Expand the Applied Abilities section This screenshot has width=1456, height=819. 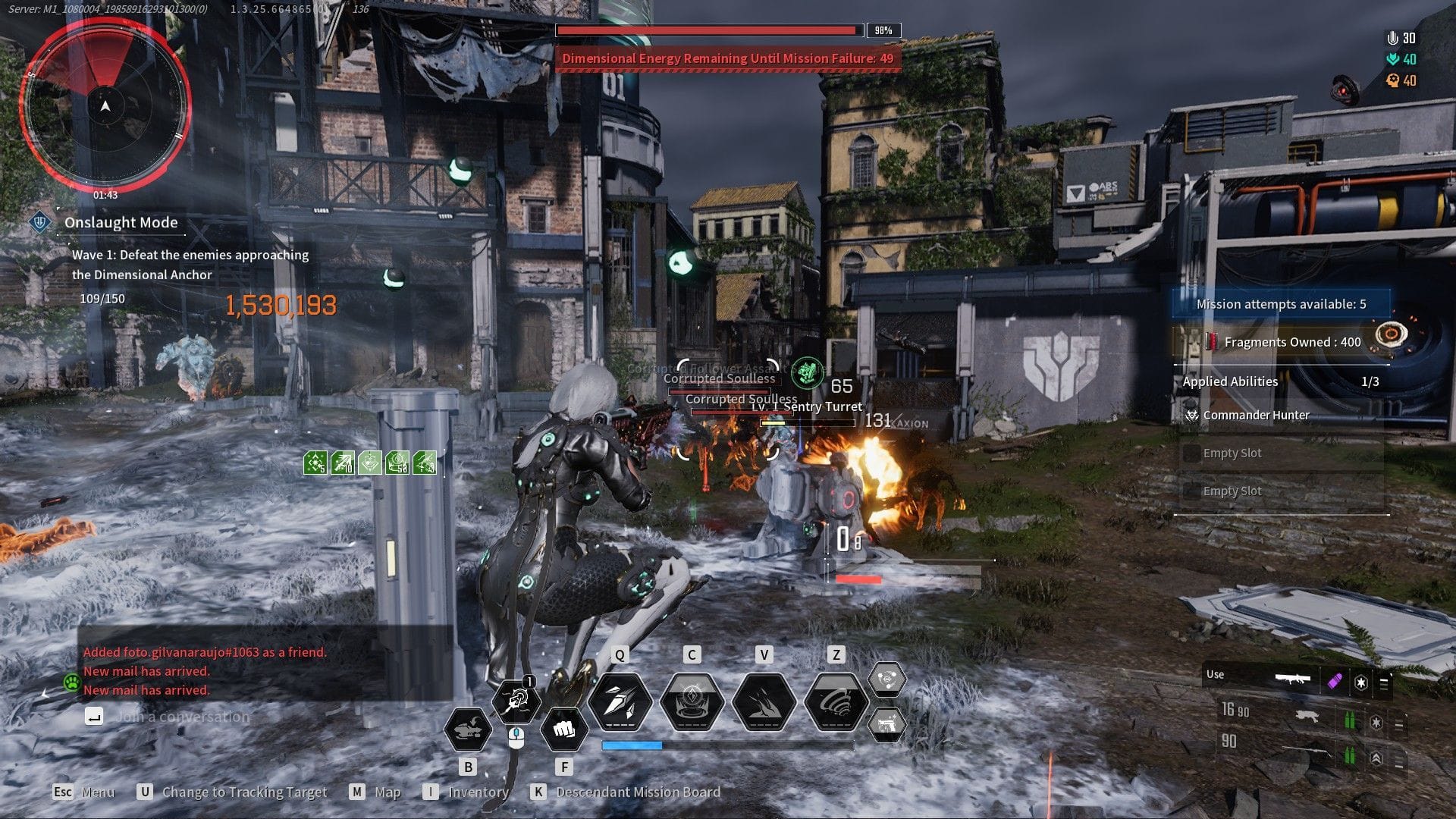[x=1229, y=381]
